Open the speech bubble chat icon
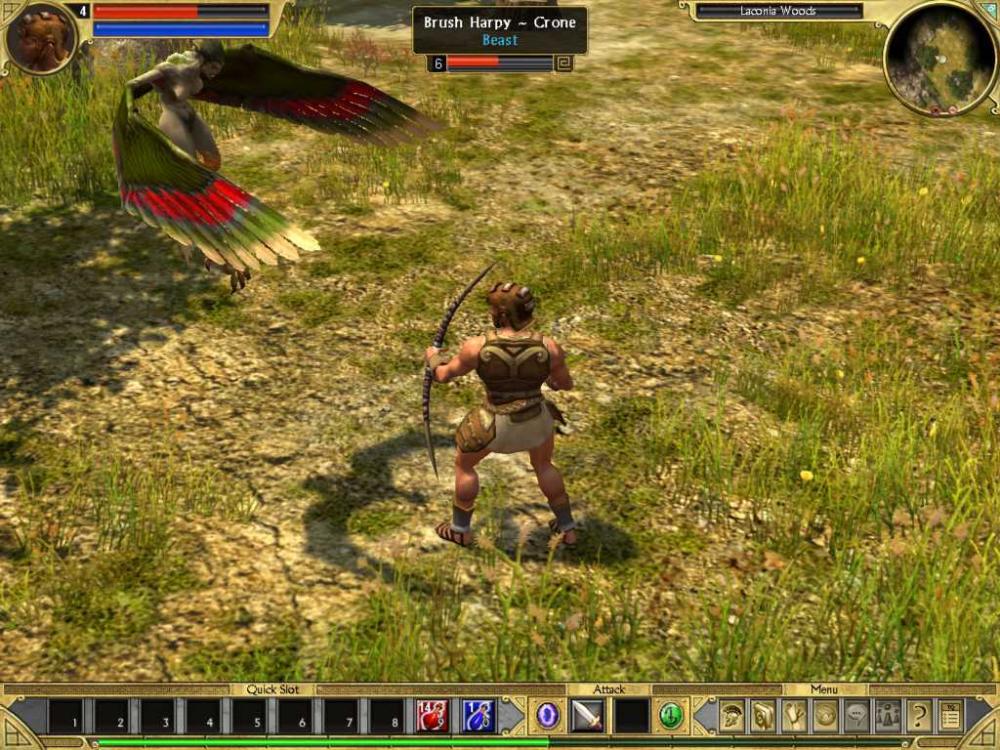 (x=857, y=716)
